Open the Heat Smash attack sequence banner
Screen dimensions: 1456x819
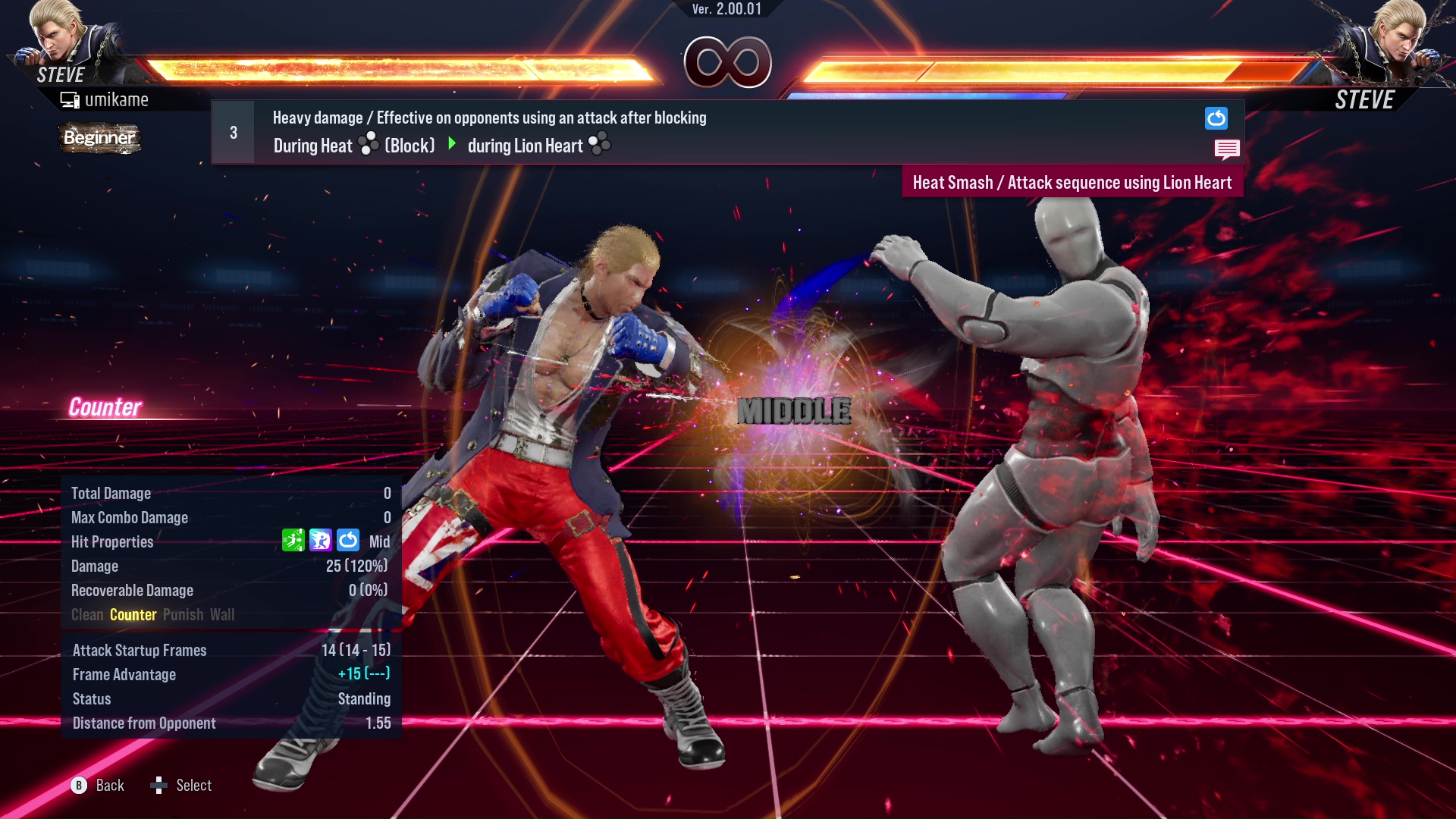point(1073,182)
